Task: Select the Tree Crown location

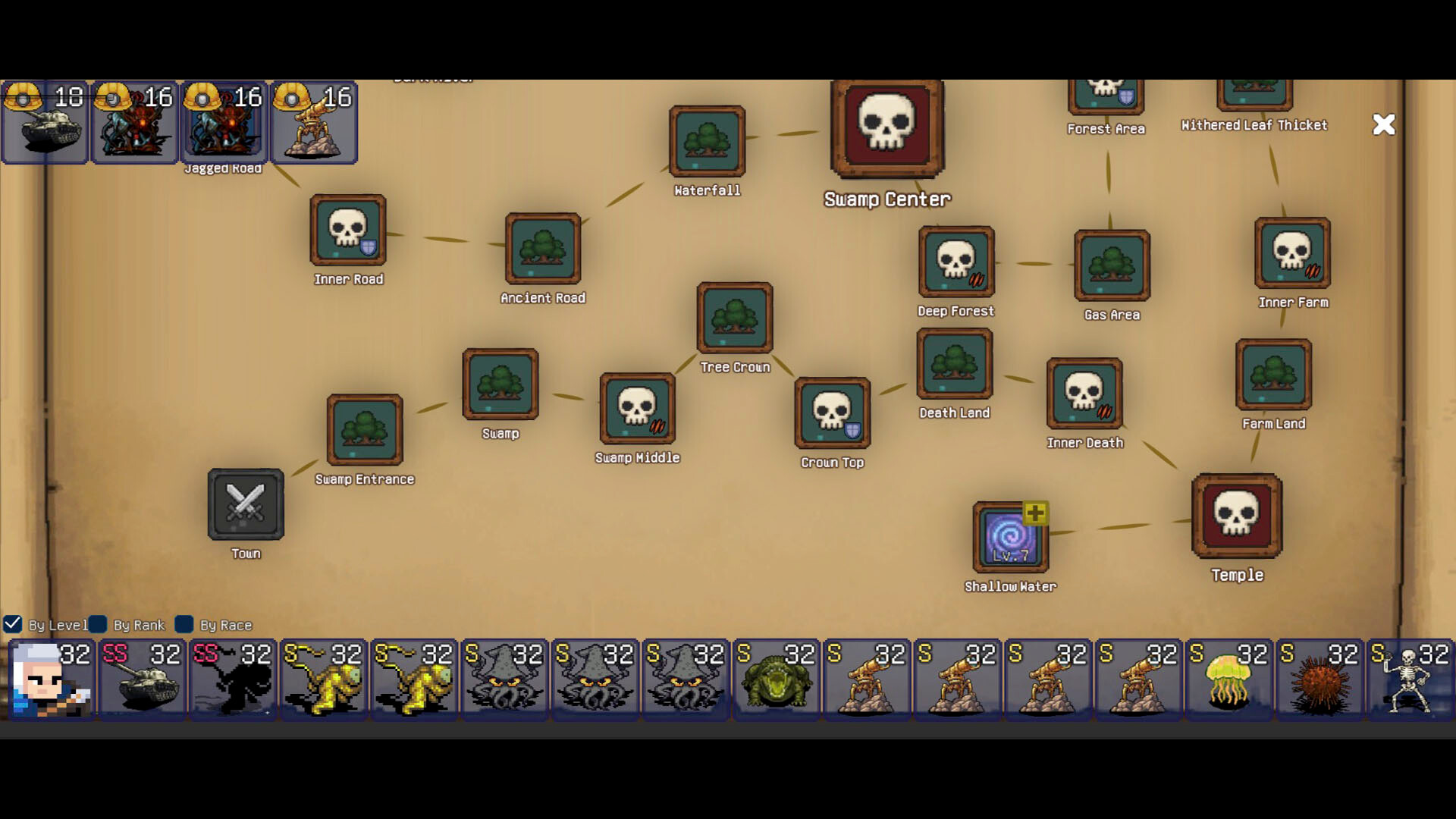Action: pyautogui.click(x=734, y=318)
